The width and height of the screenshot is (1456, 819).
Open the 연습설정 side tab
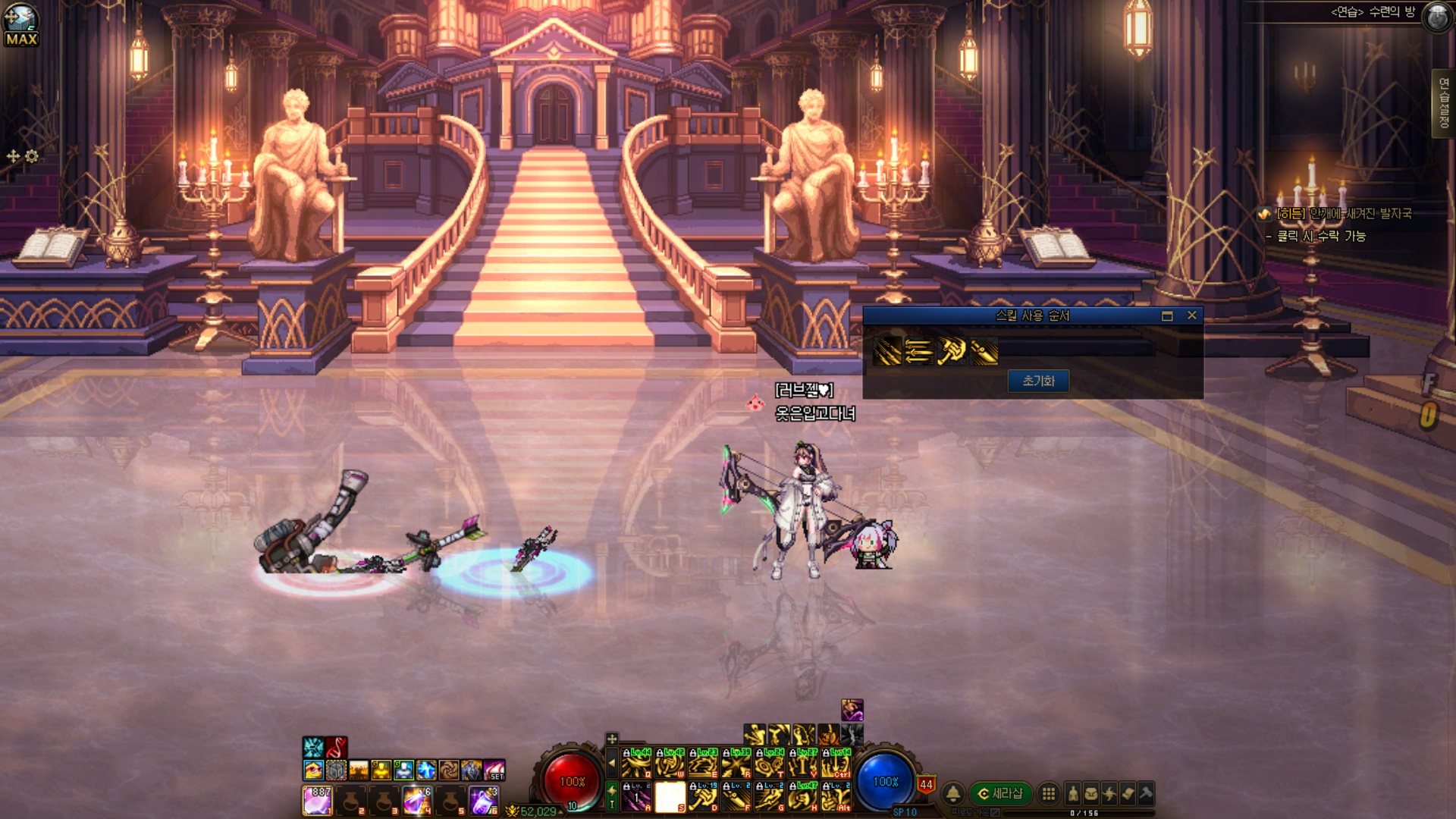pyautogui.click(x=1443, y=103)
